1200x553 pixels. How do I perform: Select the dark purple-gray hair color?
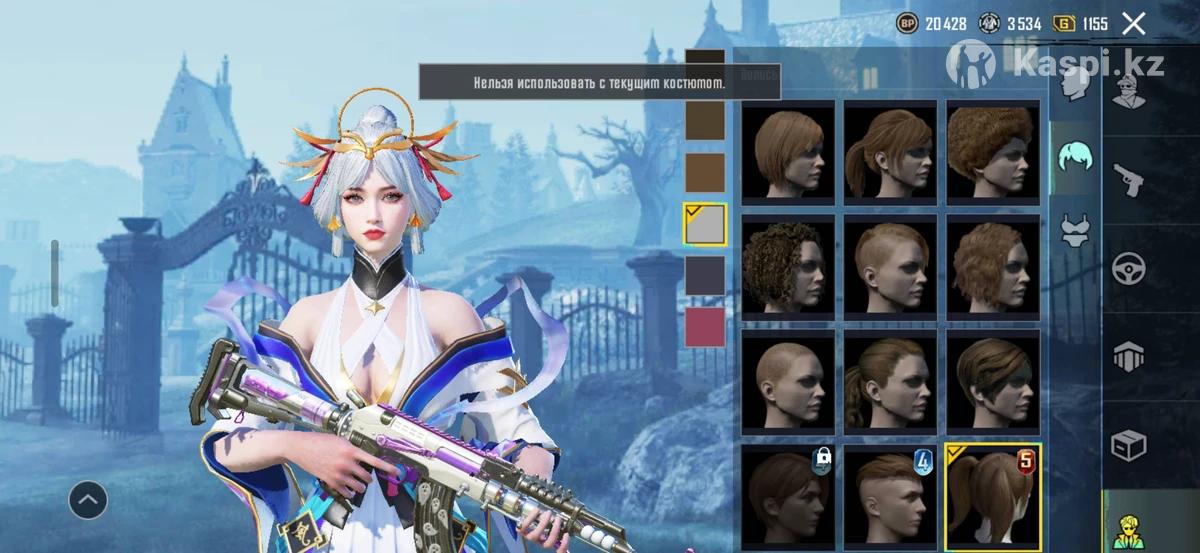[x=705, y=275]
